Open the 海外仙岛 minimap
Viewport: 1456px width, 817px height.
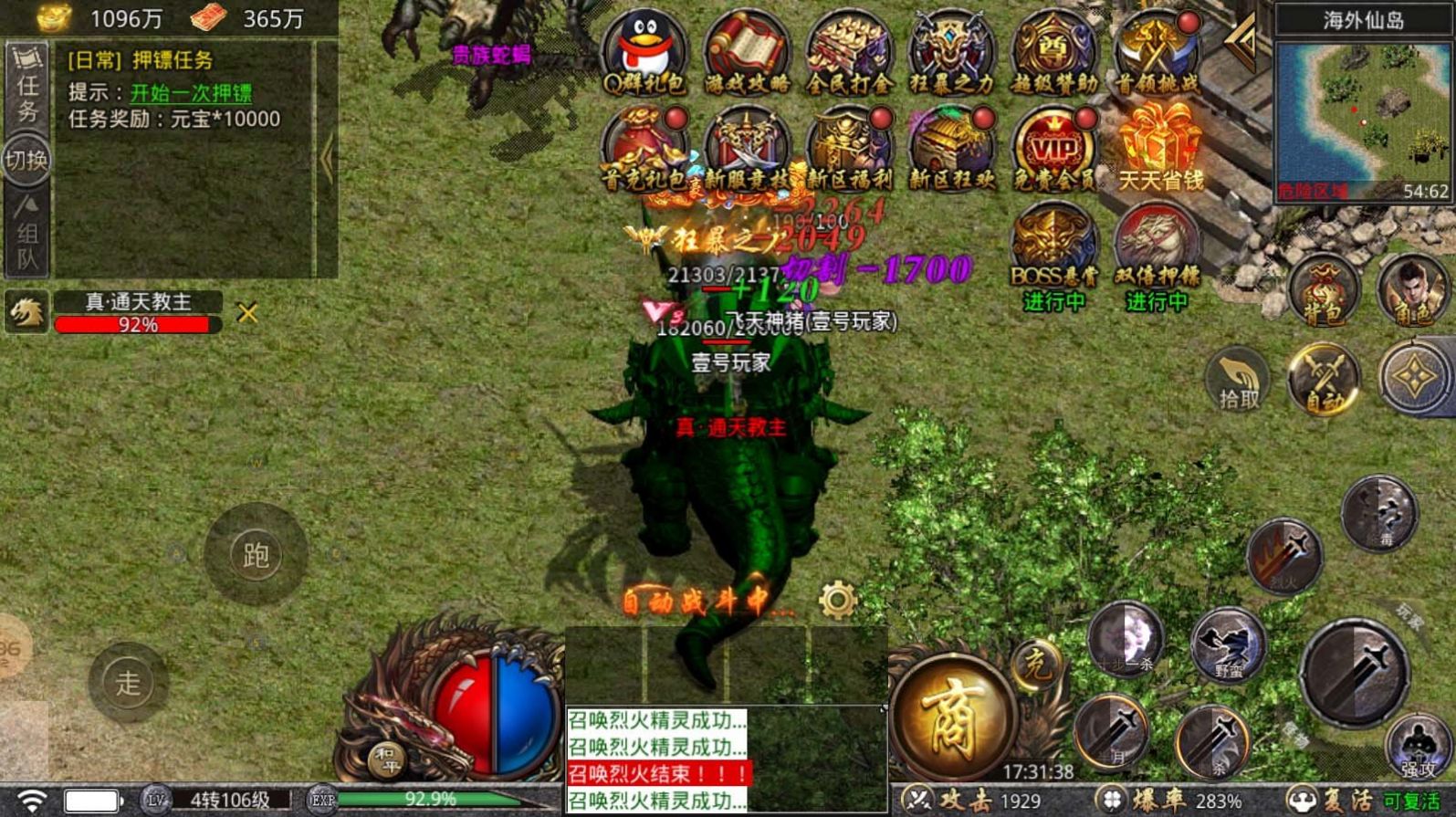(1363, 118)
